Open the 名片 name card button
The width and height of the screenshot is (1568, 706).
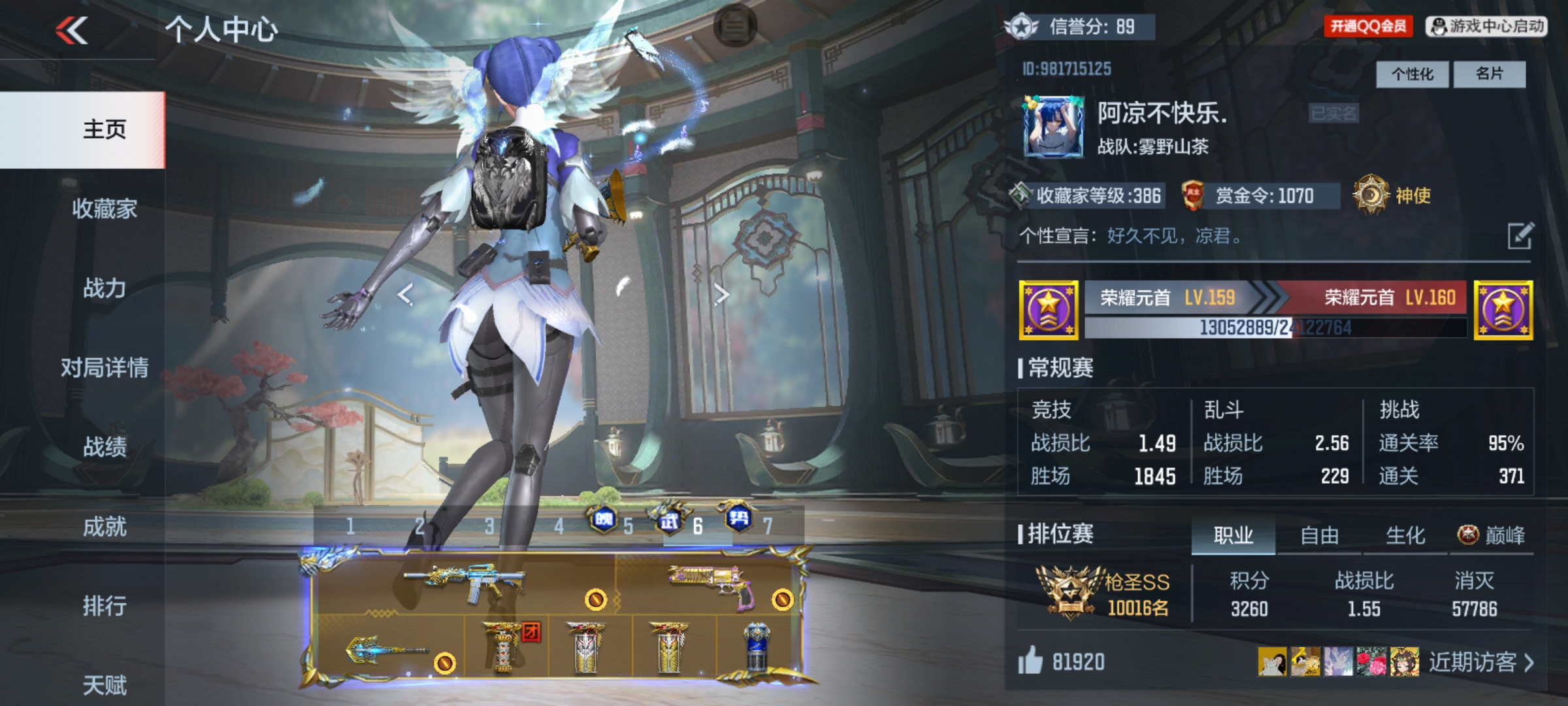1489,74
